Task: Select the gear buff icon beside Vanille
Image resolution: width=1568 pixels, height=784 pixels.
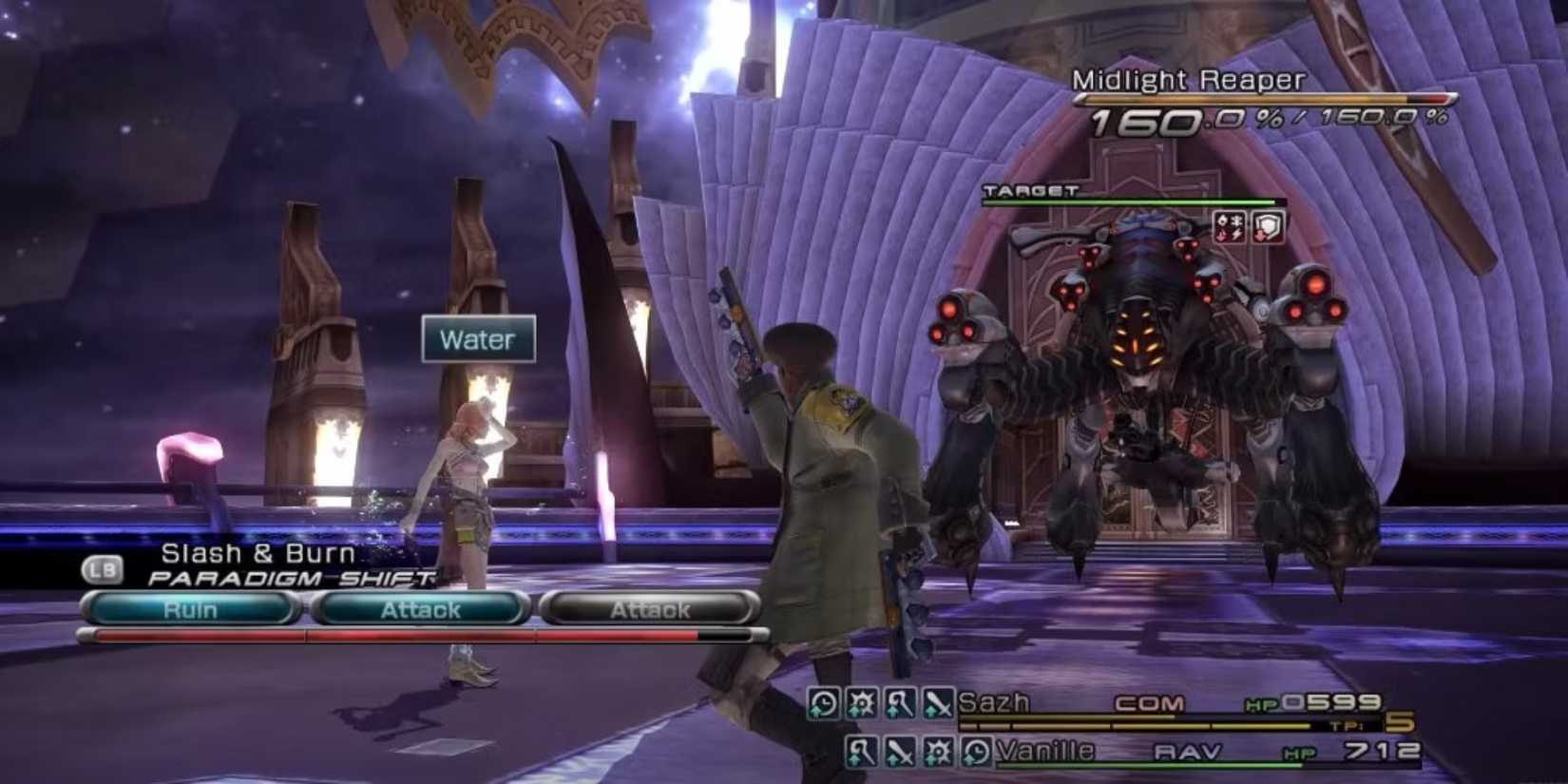Action: (x=936, y=752)
